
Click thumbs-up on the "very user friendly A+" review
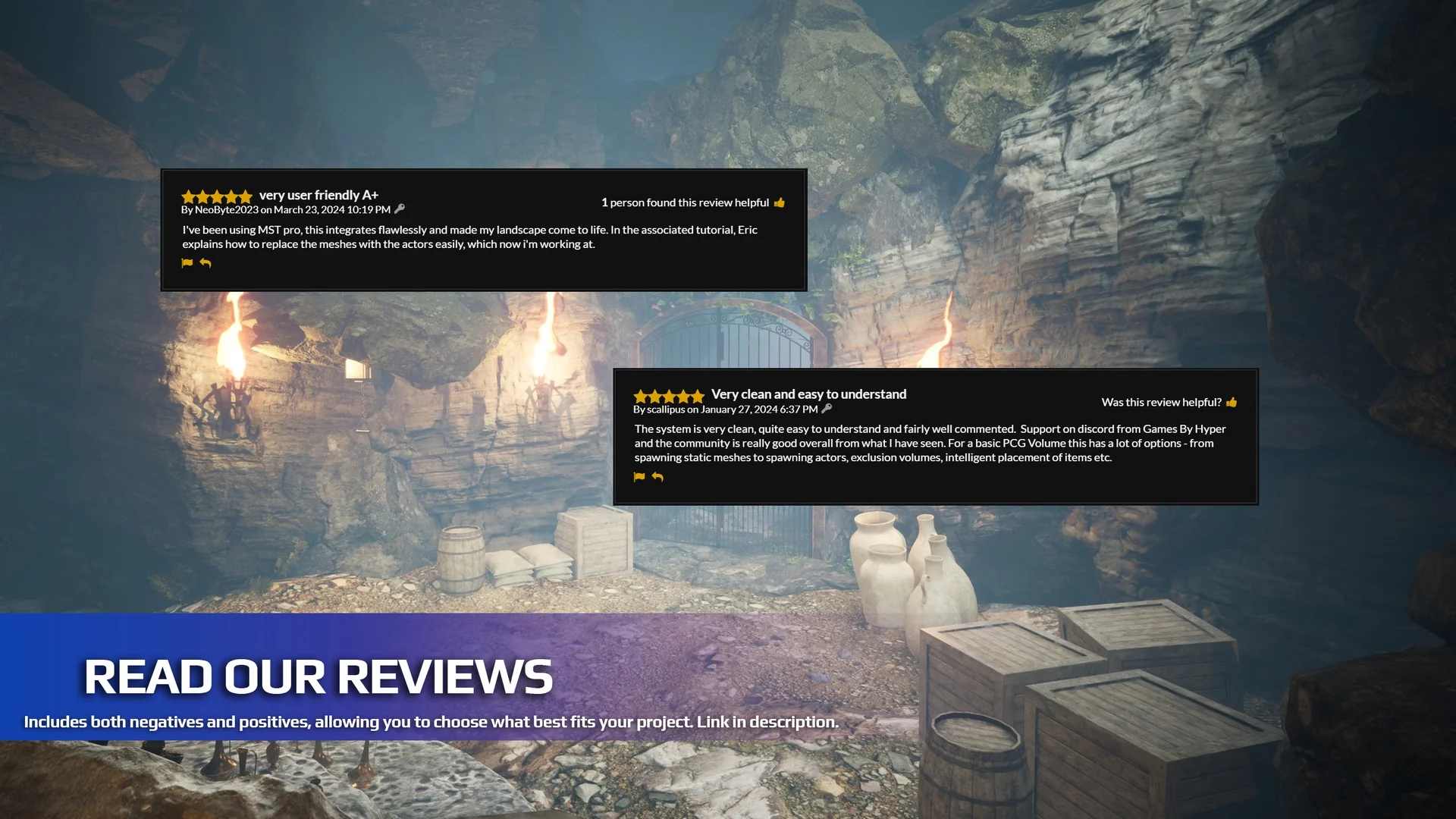[x=780, y=202]
